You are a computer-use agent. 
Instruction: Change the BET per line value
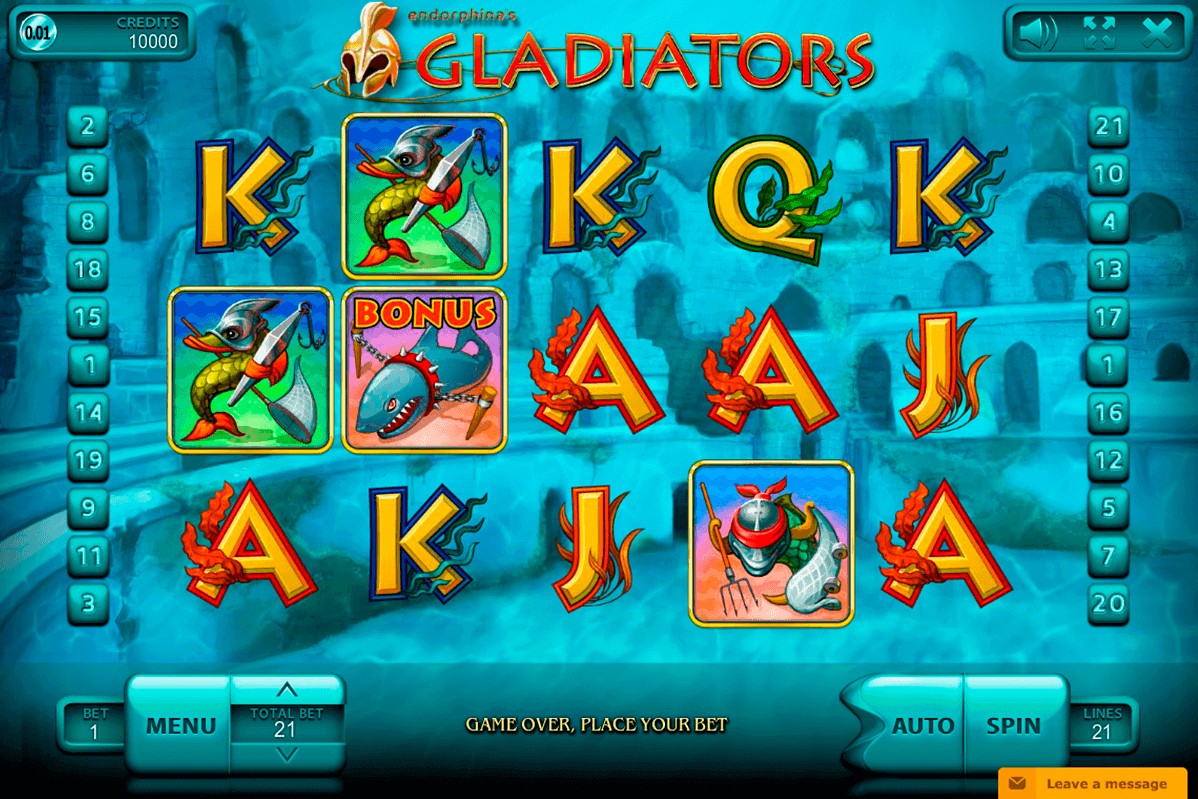pyautogui.click(x=95, y=724)
